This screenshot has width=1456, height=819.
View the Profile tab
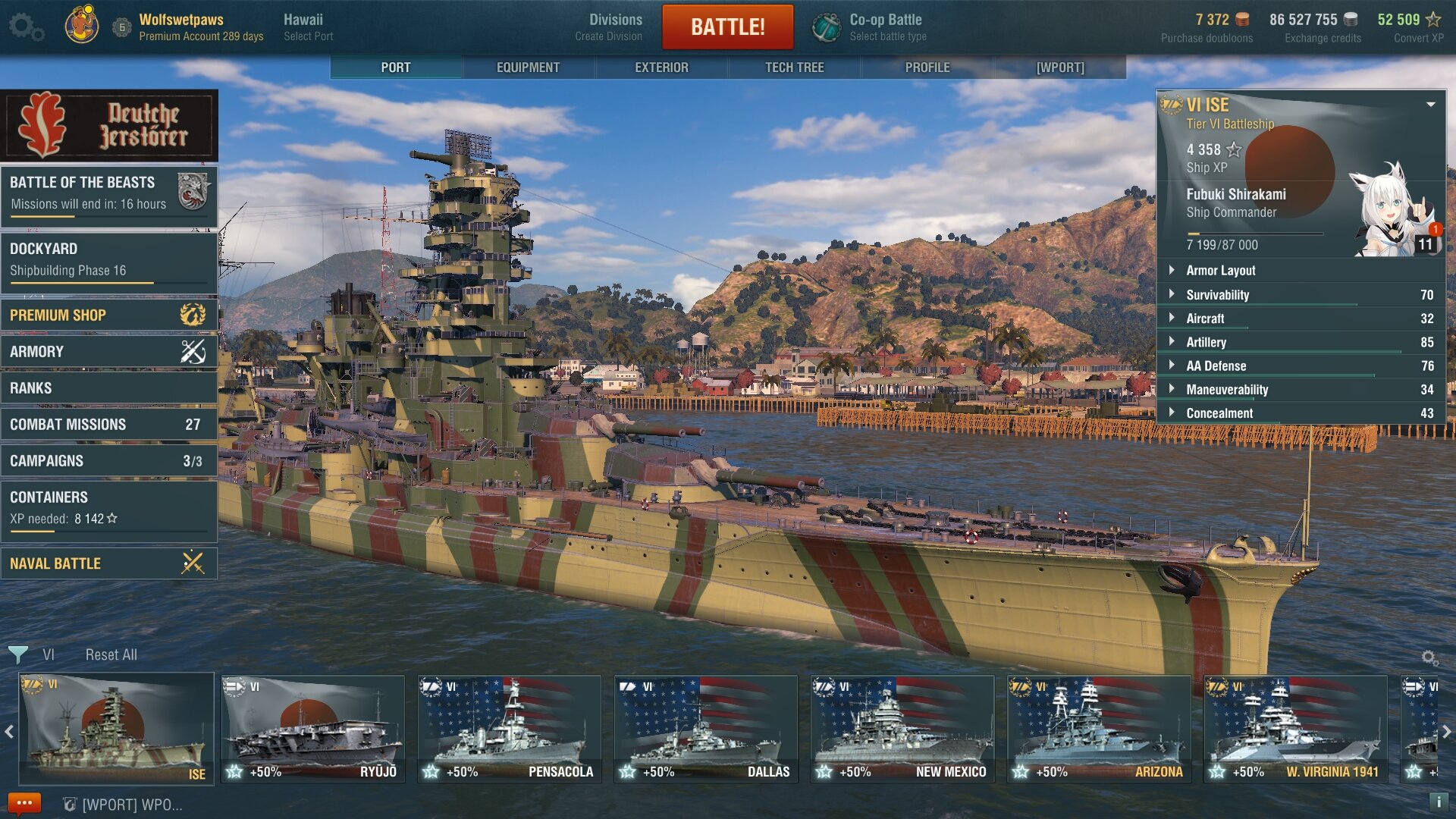(927, 67)
